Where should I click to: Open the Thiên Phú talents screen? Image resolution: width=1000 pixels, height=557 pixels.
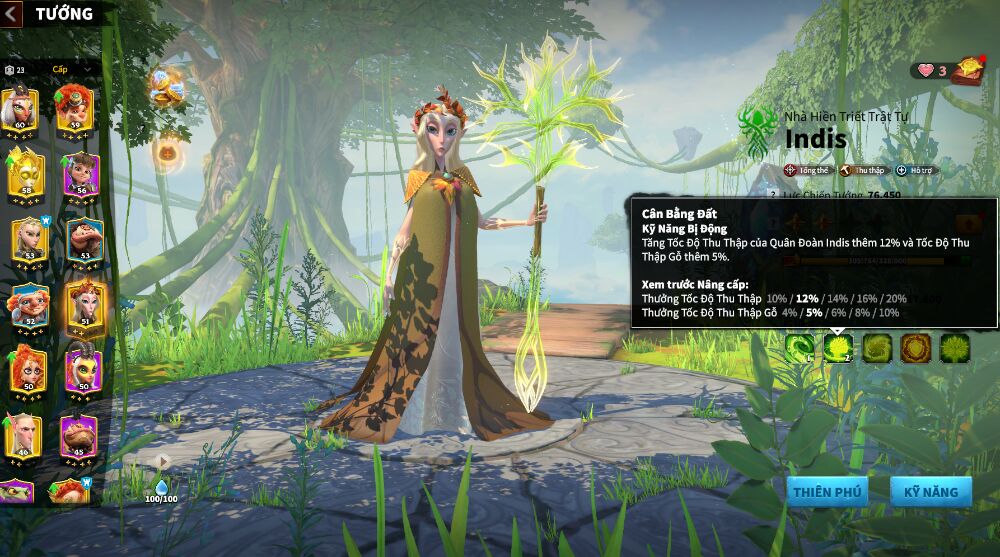tap(827, 491)
